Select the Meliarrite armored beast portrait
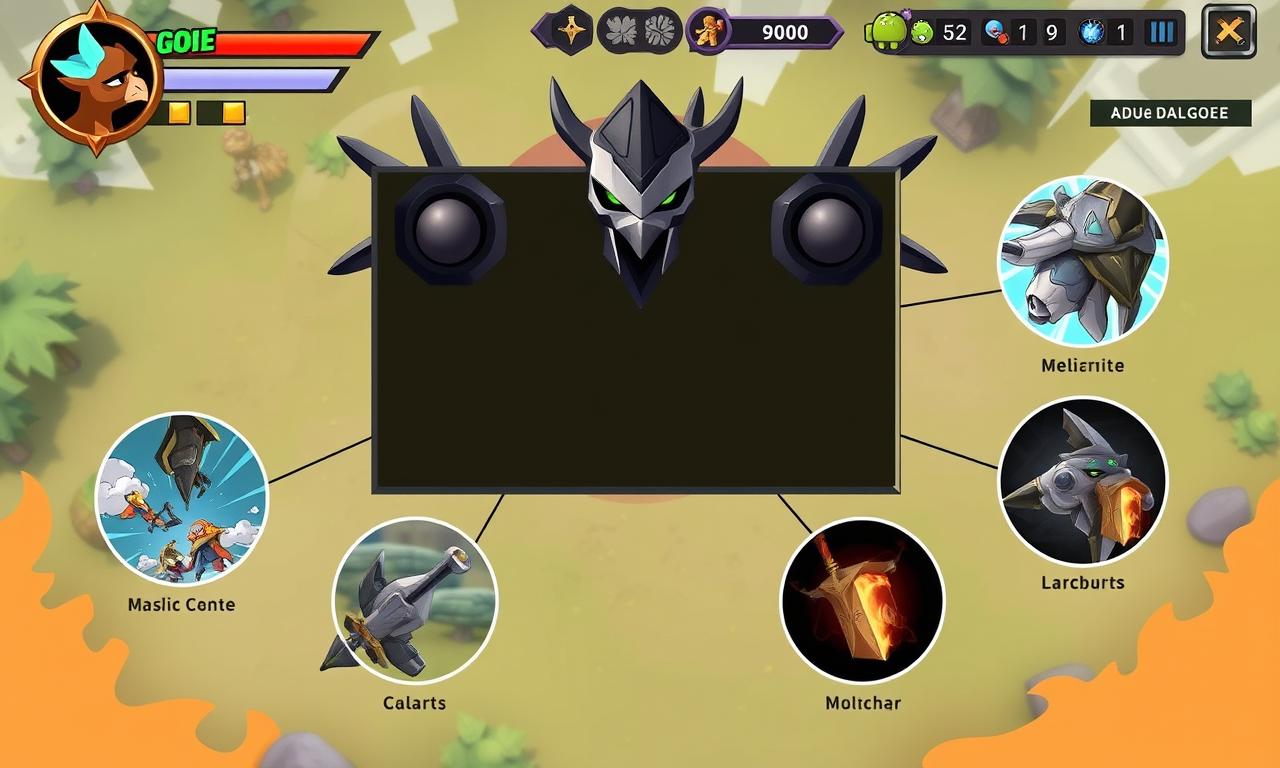 tap(1083, 262)
